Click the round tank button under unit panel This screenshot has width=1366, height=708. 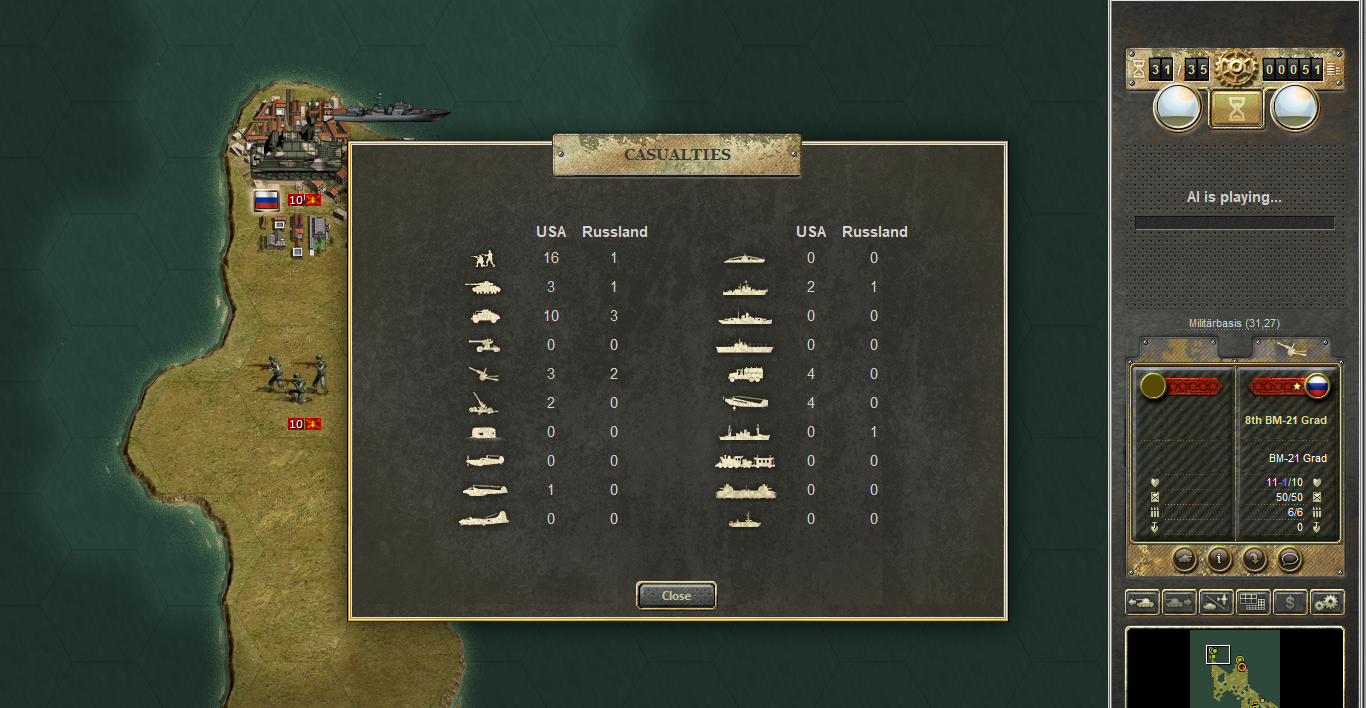pos(1182,558)
